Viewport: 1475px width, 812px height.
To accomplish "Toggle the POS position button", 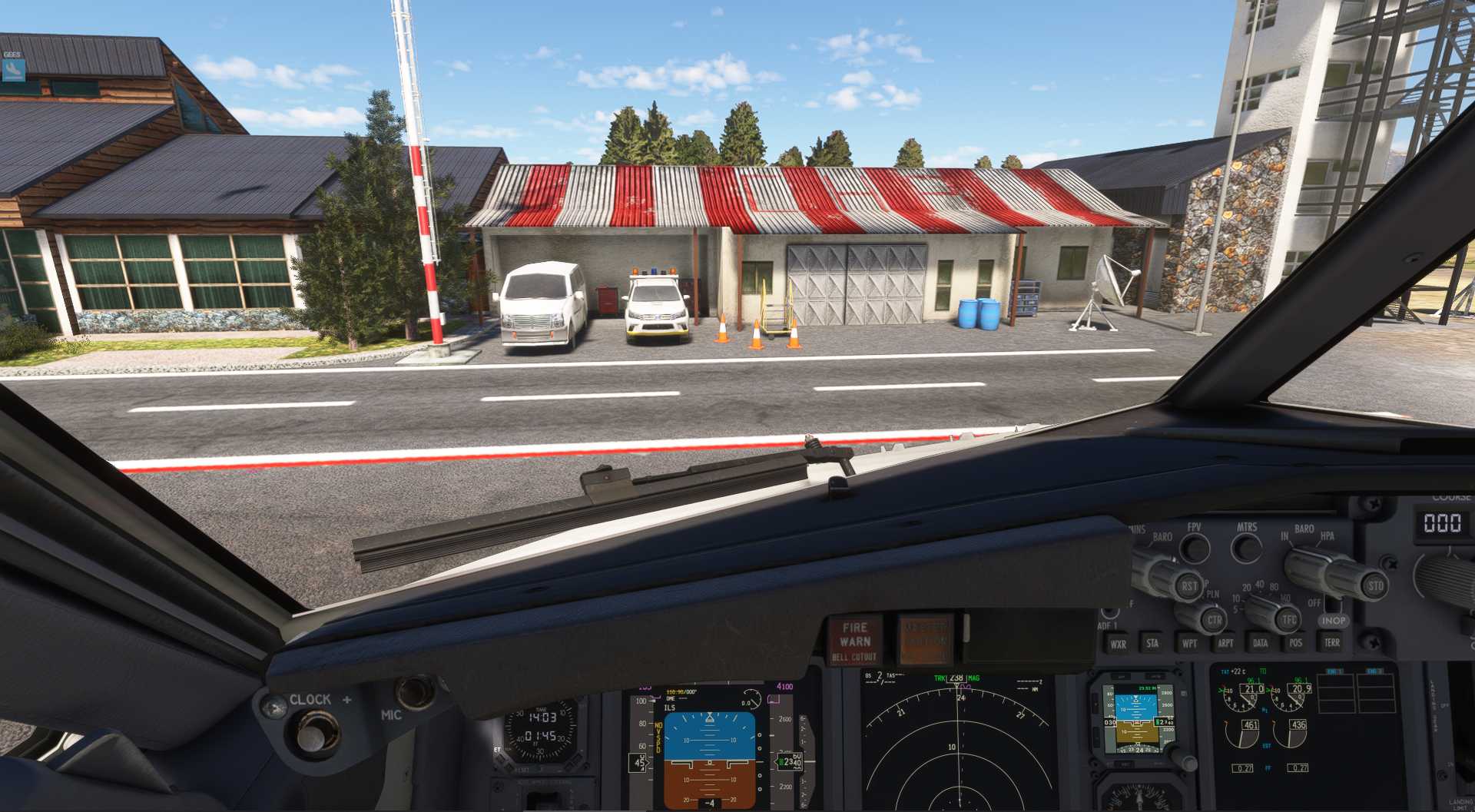I will pos(1296,643).
